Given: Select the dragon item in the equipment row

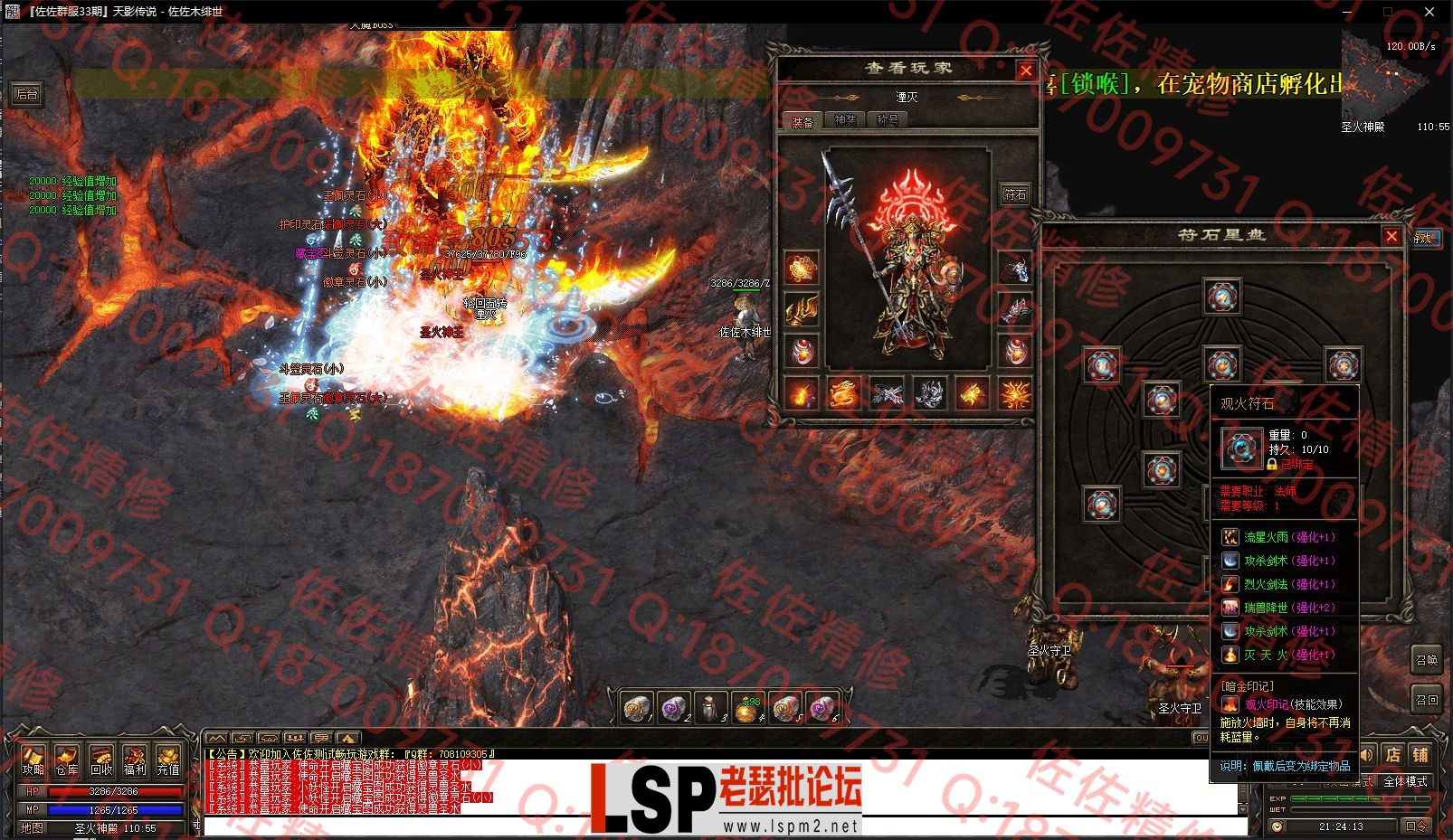Looking at the screenshot, I should [x=843, y=394].
